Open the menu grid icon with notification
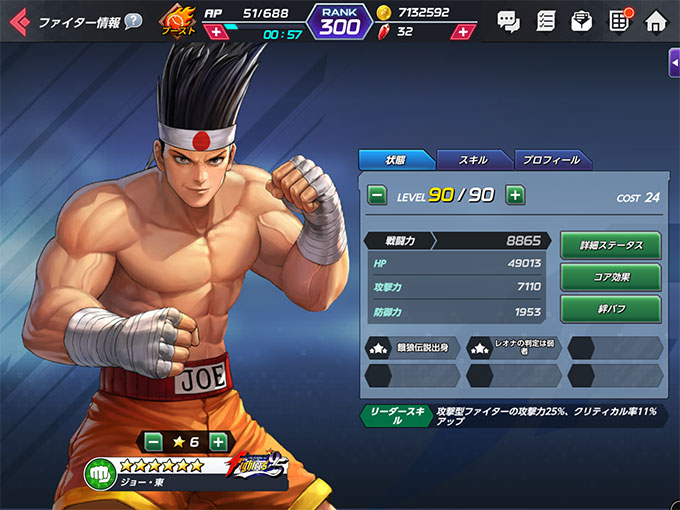This screenshot has width=680, height=510. tap(619, 20)
